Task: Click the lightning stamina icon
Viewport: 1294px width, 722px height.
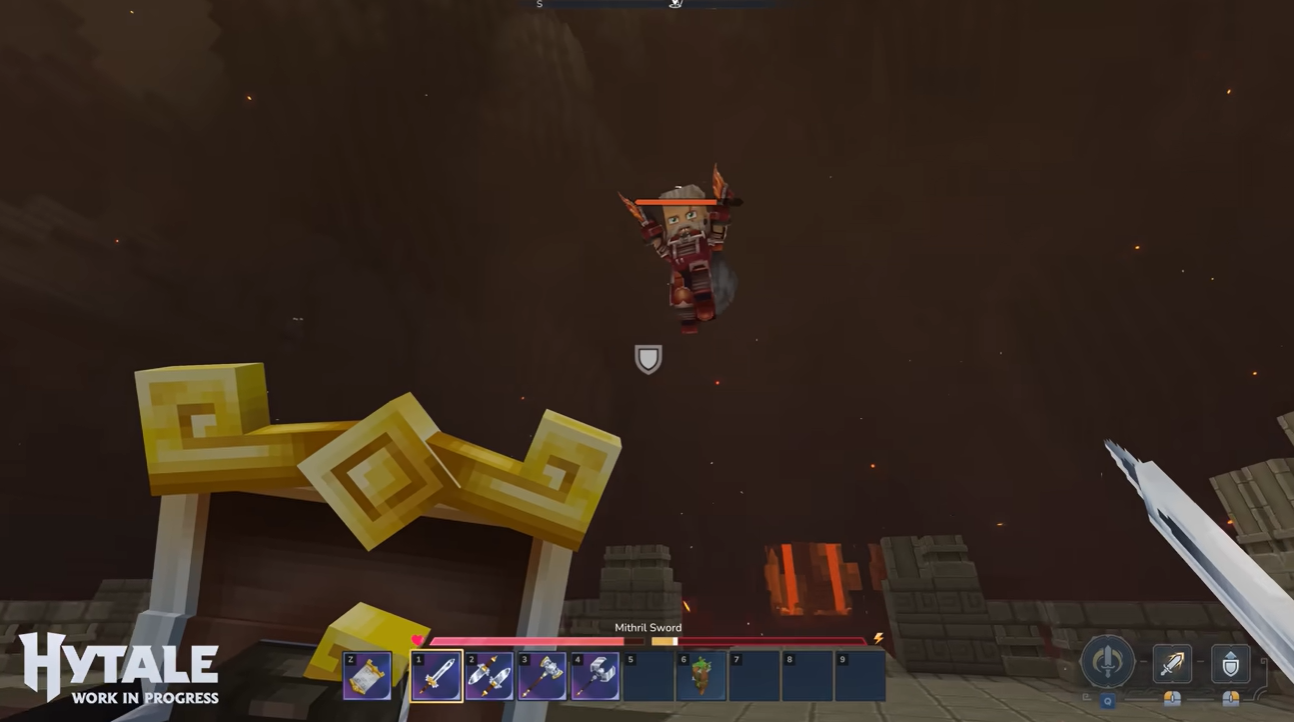Action: point(878,639)
